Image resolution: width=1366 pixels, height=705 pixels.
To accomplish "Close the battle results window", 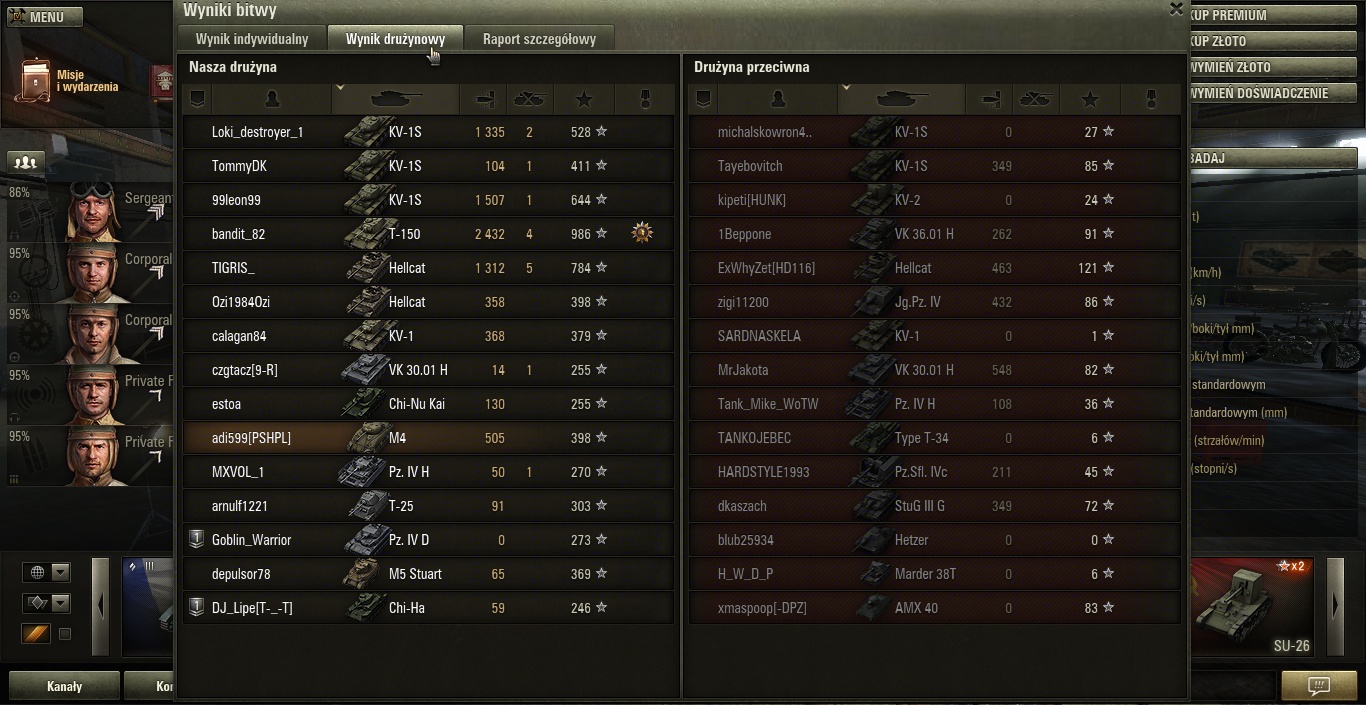I will pyautogui.click(x=1176, y=9).
